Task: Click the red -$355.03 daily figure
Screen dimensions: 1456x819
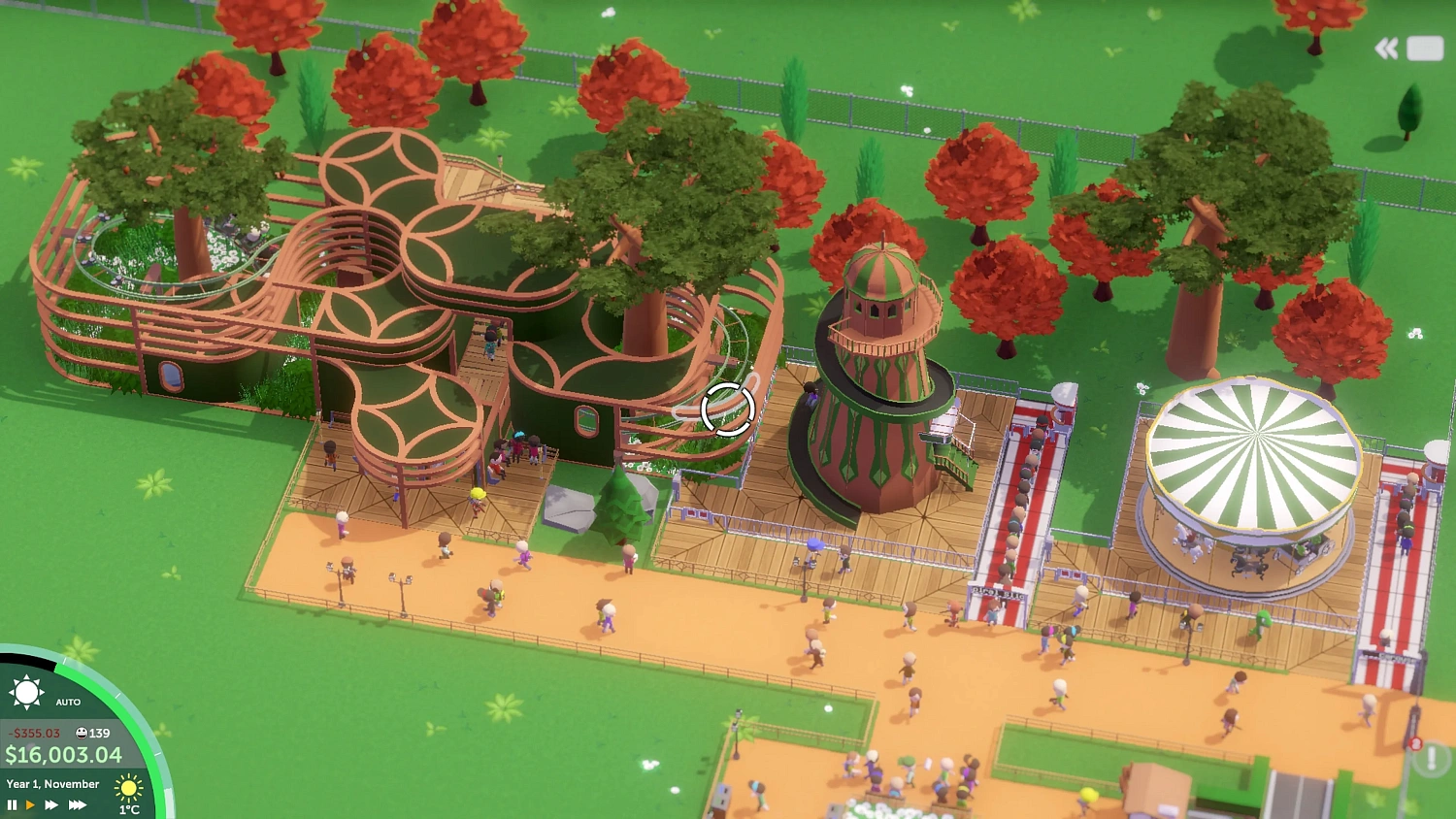Action: tap(33, 734)
